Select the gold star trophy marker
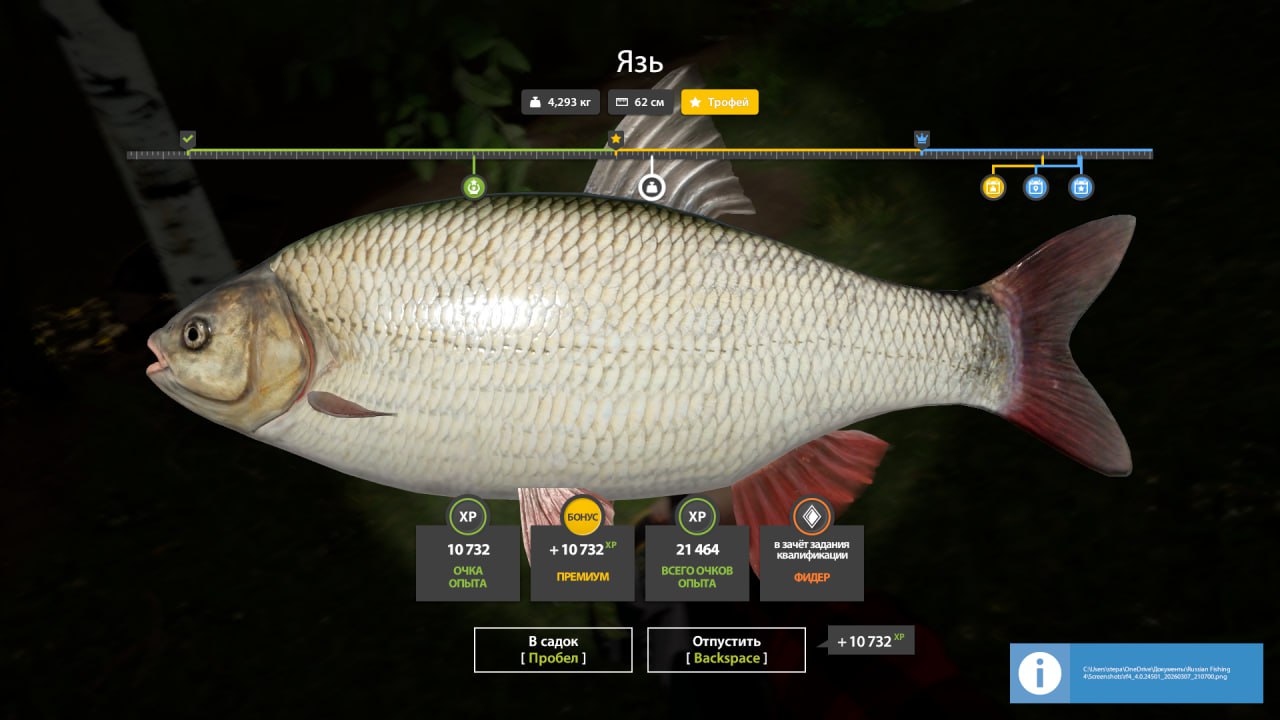Screen dimensions: 1280x720 [x=616, y=139]
